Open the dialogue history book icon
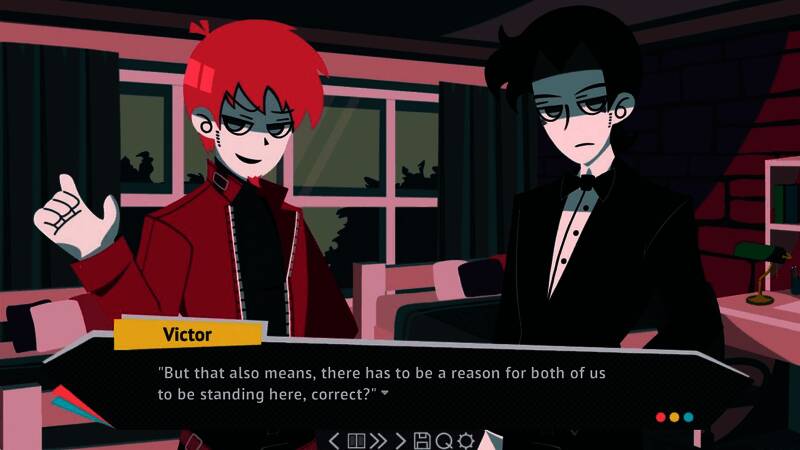This screenshot has width=800, height=450. click(x=356, y=440)
